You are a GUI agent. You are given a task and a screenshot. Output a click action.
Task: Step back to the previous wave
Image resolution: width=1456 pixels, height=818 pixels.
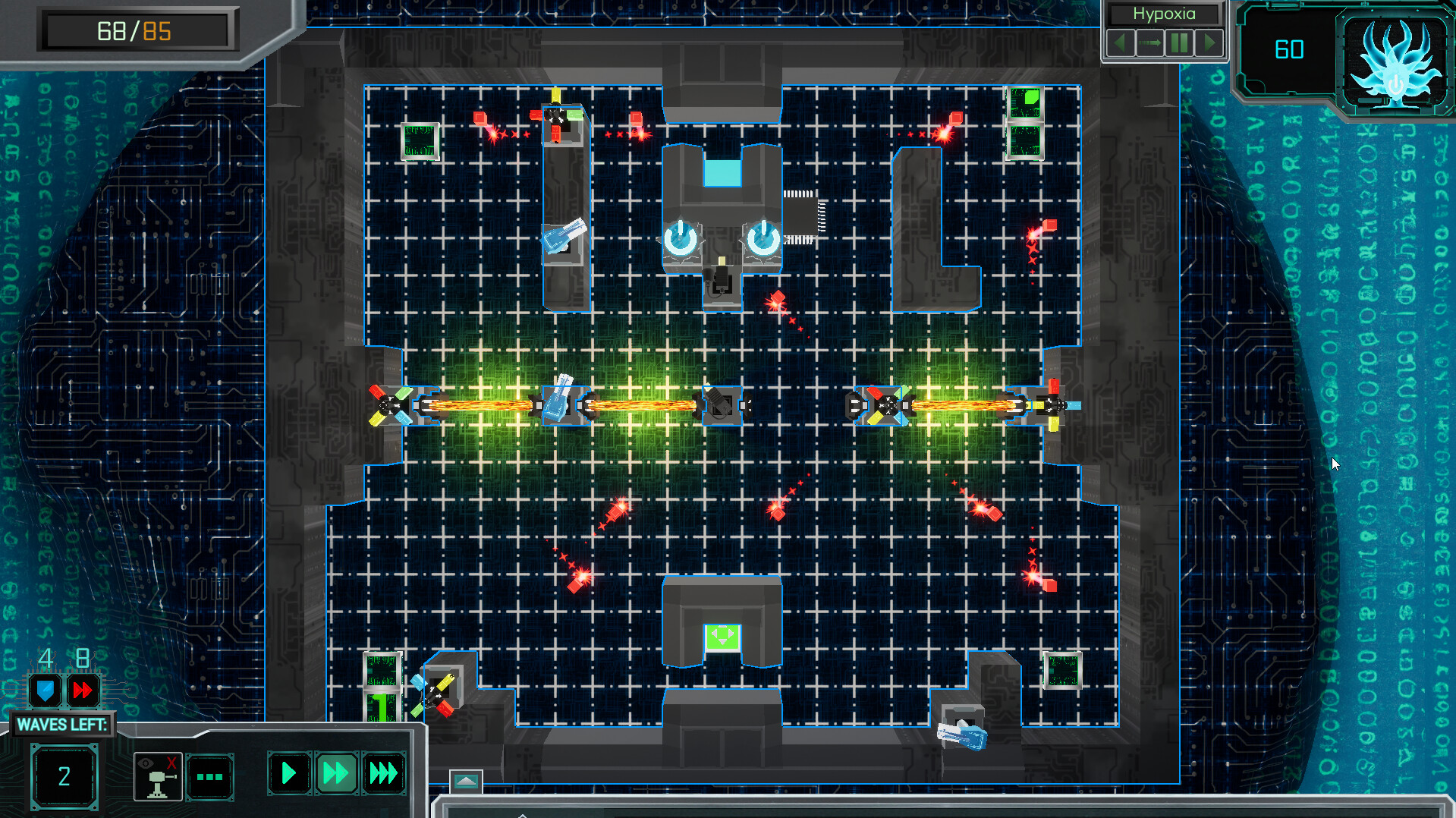[x=1121, y=42]
